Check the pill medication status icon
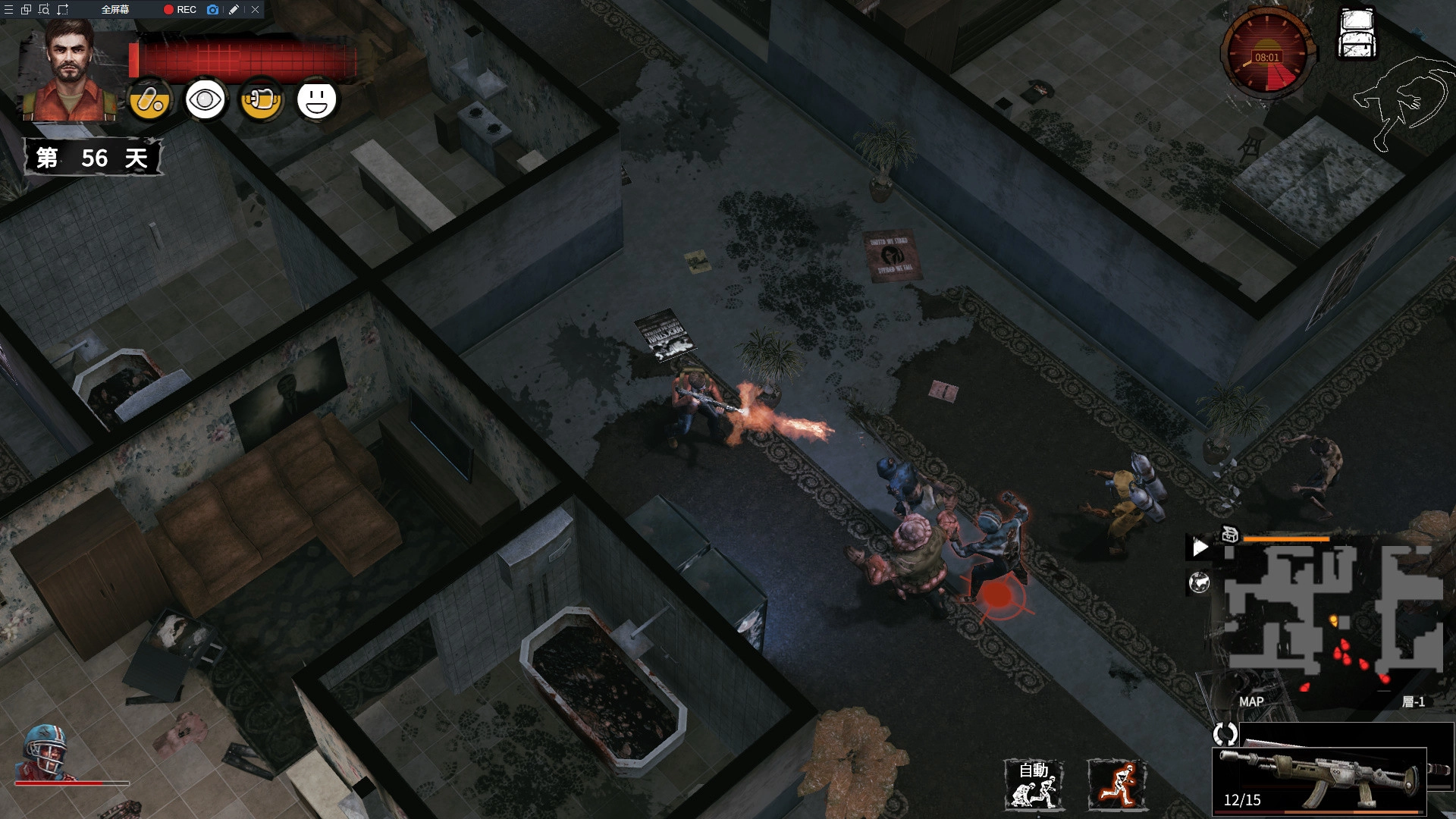The image size is (1456, 819). tap(149, 100)
